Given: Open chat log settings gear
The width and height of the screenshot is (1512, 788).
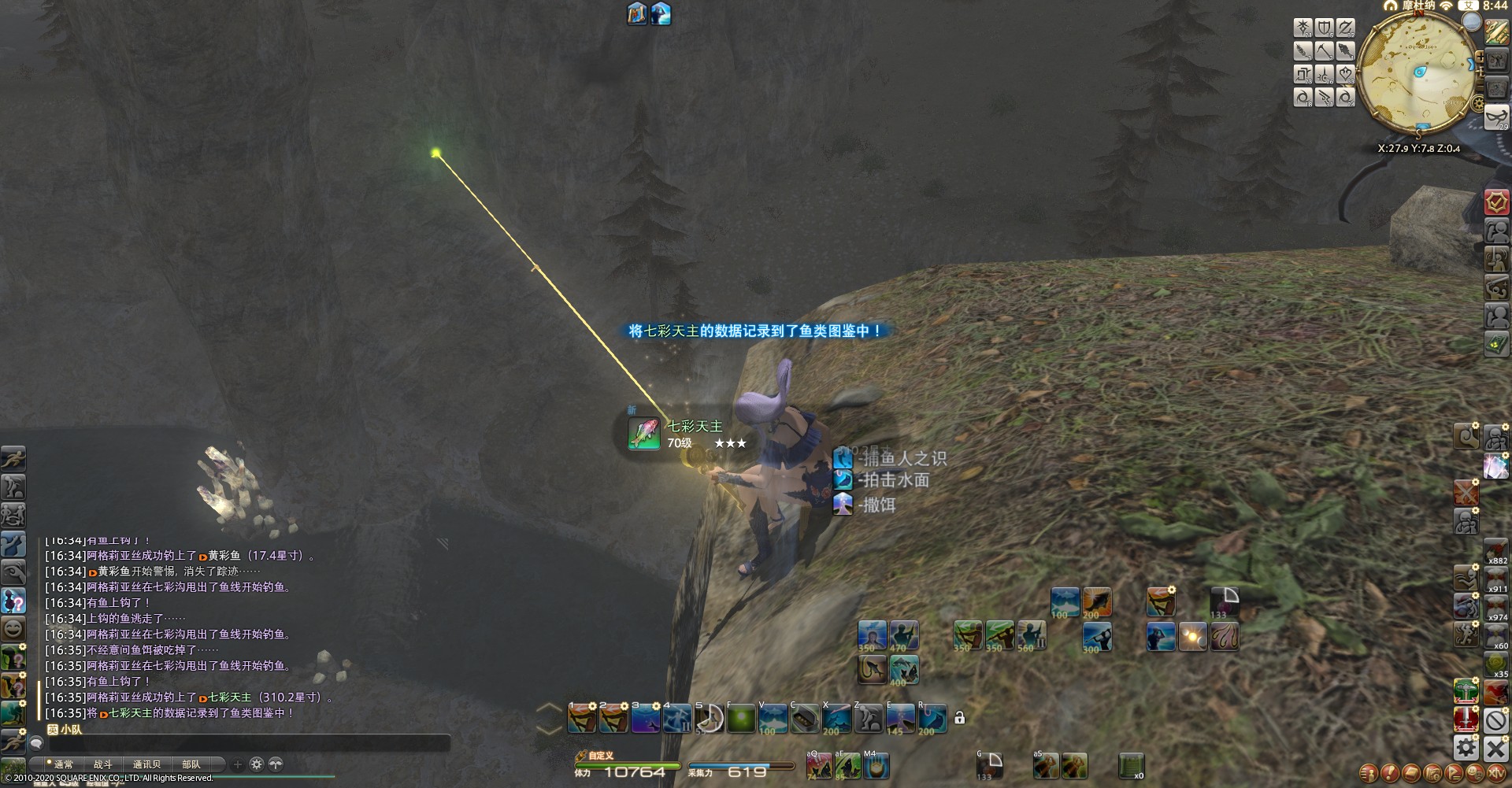Looking at the screenshot, I should point(256,764).
